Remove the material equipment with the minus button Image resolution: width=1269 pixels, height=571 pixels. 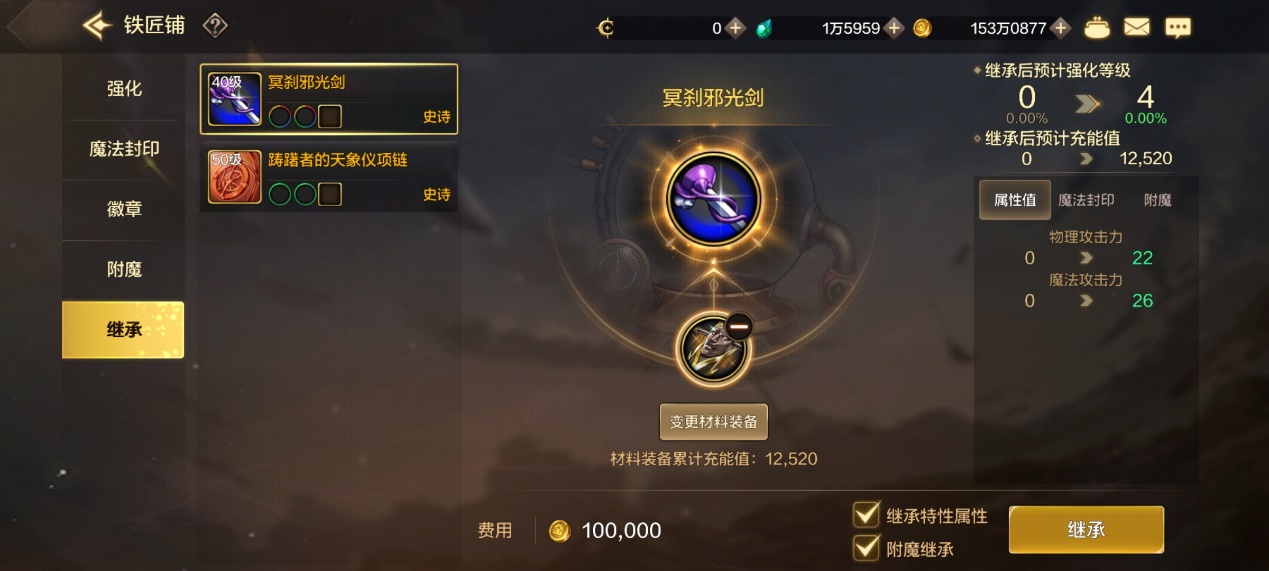pyautogui.click(x=738, y=326)
